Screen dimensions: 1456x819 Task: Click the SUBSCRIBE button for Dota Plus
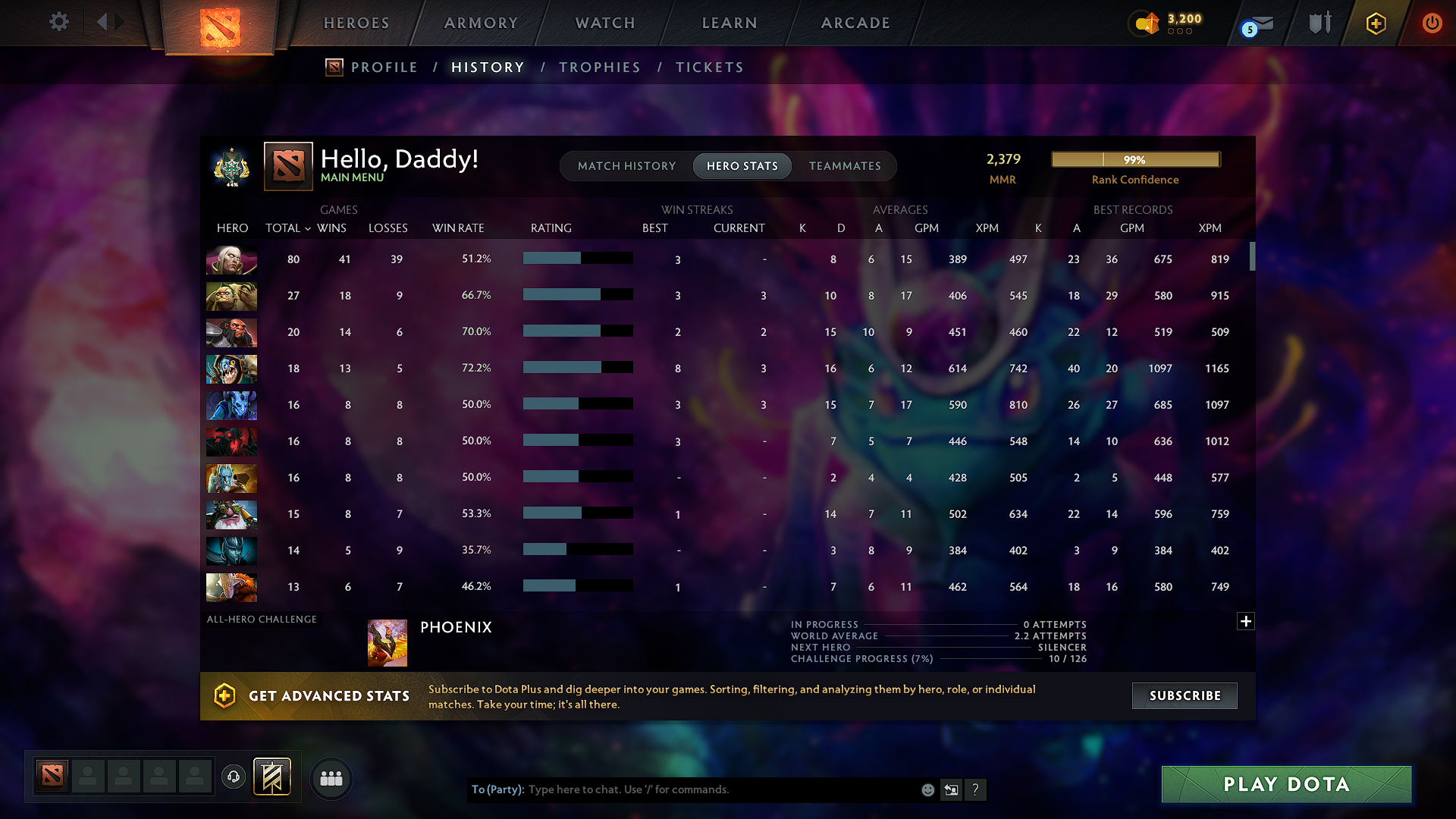1184,695
